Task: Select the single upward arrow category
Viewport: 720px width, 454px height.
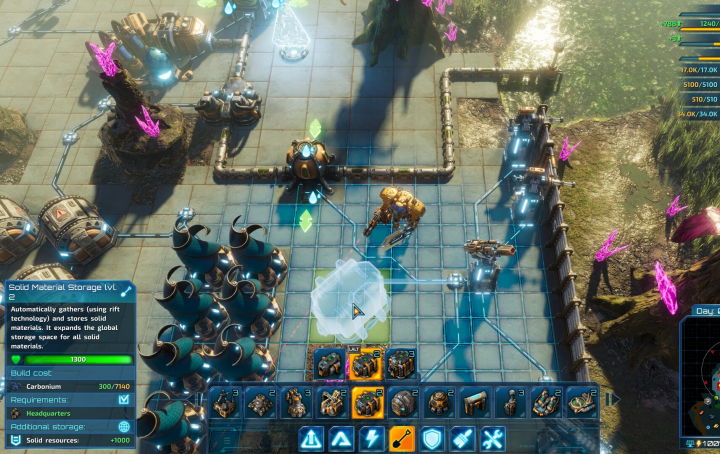Action: (x=341, y=438)
